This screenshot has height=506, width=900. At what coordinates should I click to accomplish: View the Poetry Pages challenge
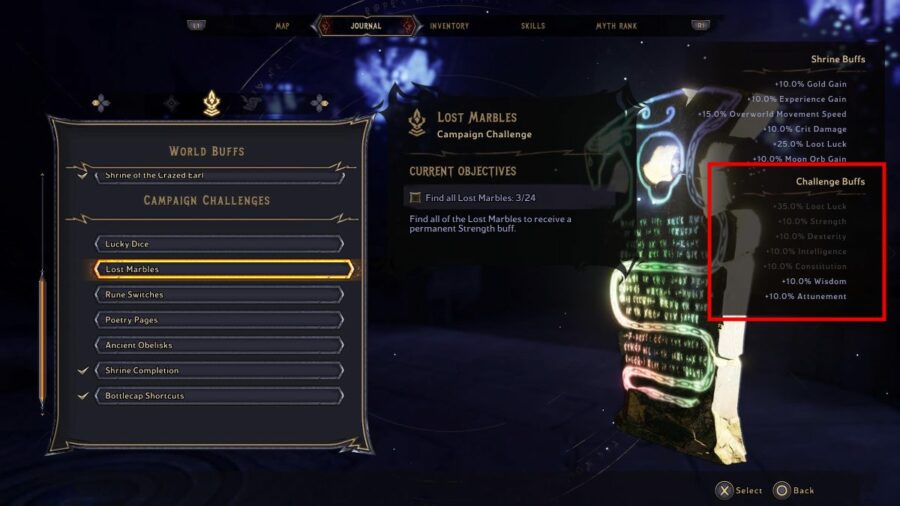click(x=218, y=320)
